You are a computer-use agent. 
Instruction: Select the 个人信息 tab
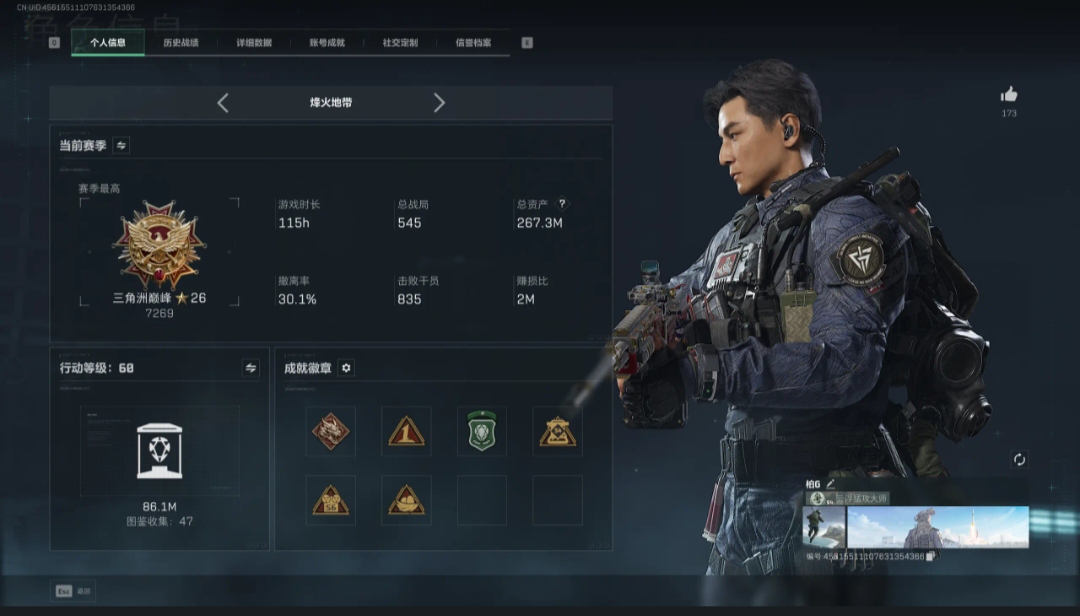108,43
